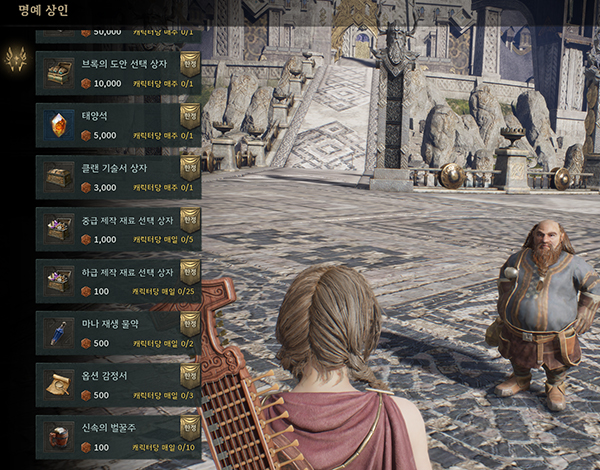
Task: Pick the 클랜 기술서 상자 listing
Action: point(118,176)
